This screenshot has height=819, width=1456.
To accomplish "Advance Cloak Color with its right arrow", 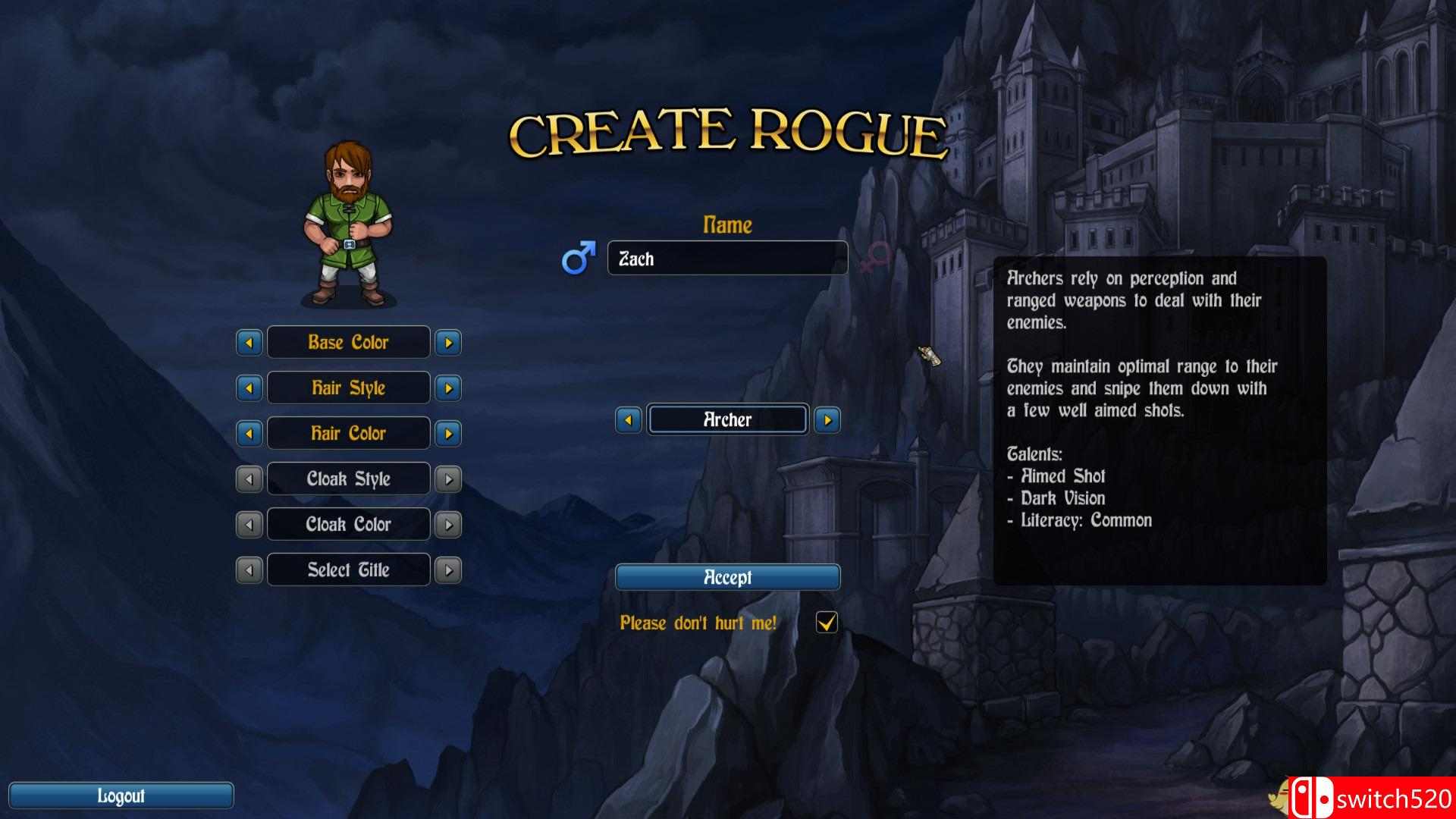I will point(447,524).
